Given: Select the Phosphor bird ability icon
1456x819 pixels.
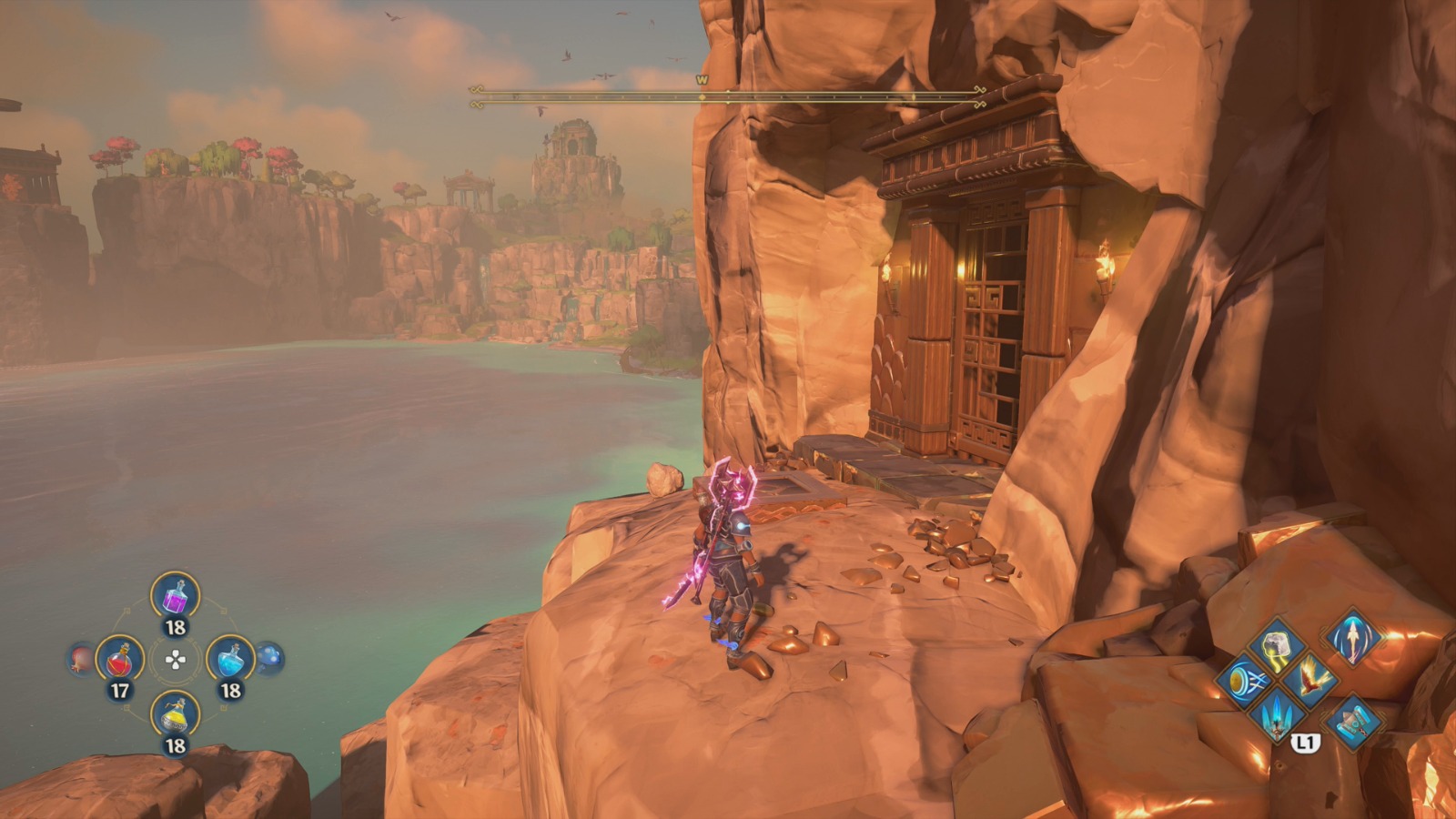Looking at the screenshot, I should [1312, 682].
